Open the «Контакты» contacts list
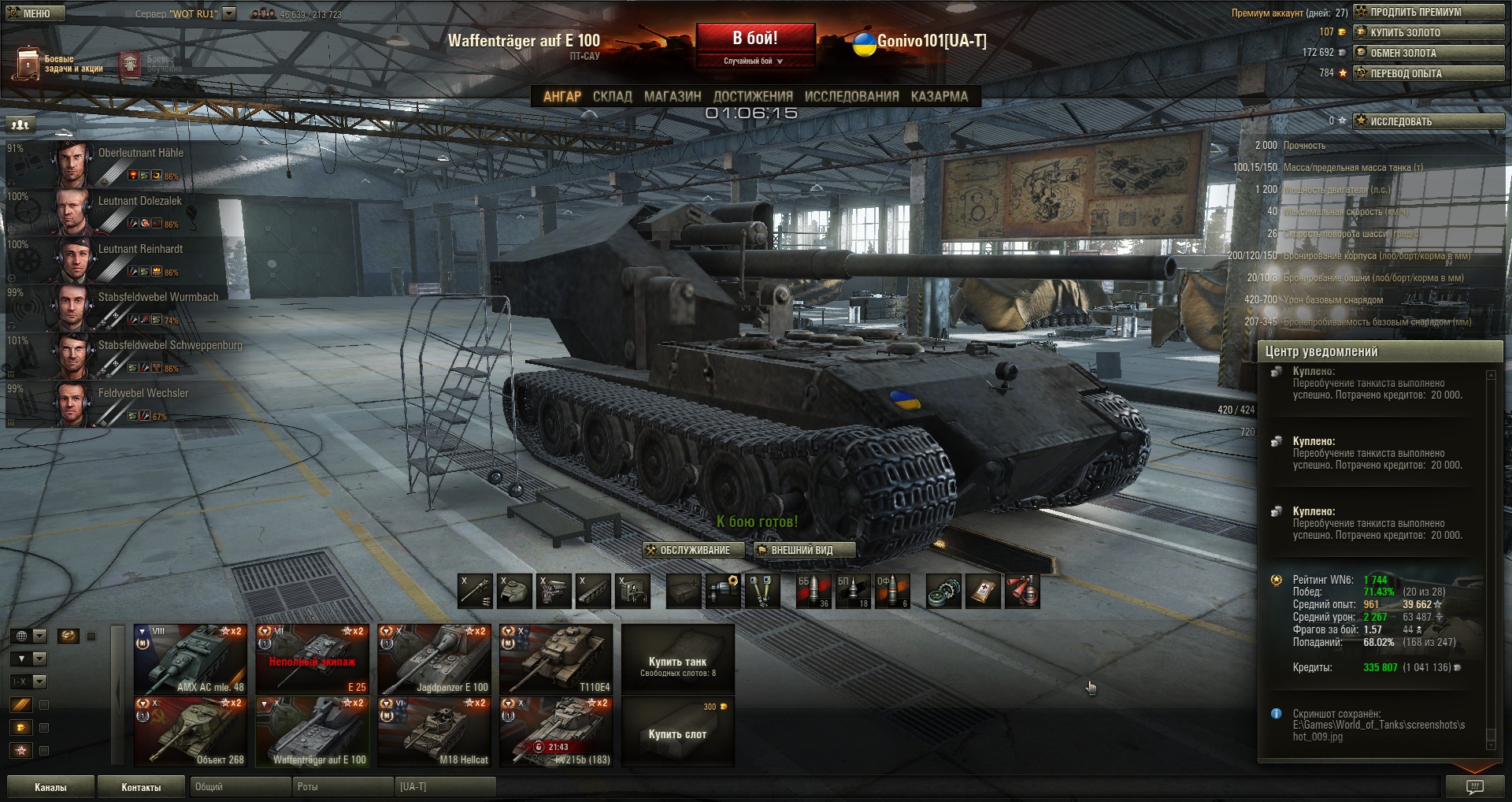Image resolution: width=1512 pixels, height=802 pixels. (141, 787)
